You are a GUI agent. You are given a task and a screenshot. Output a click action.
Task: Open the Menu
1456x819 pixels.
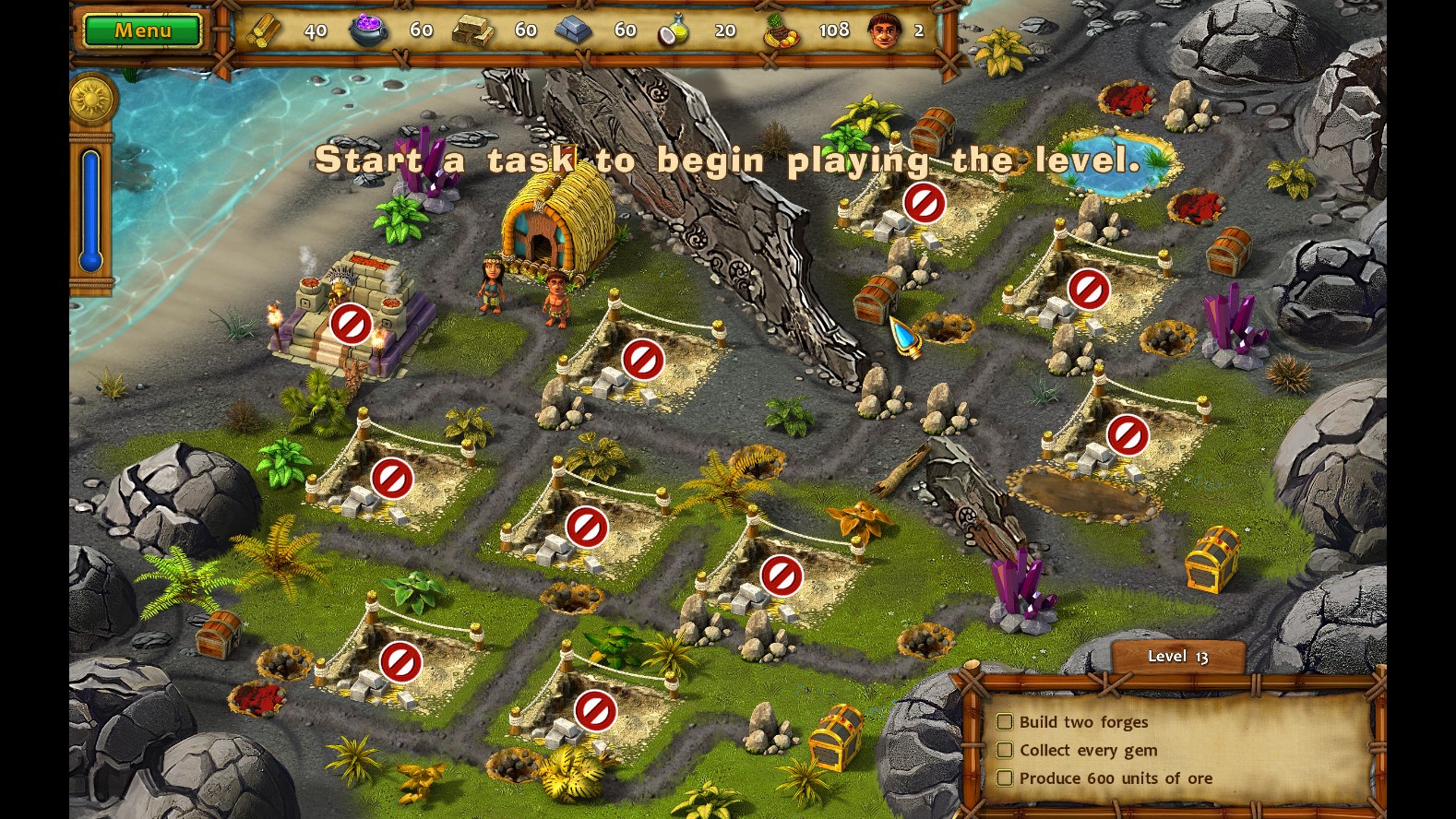pyautogui.click(x=140, y=30)
